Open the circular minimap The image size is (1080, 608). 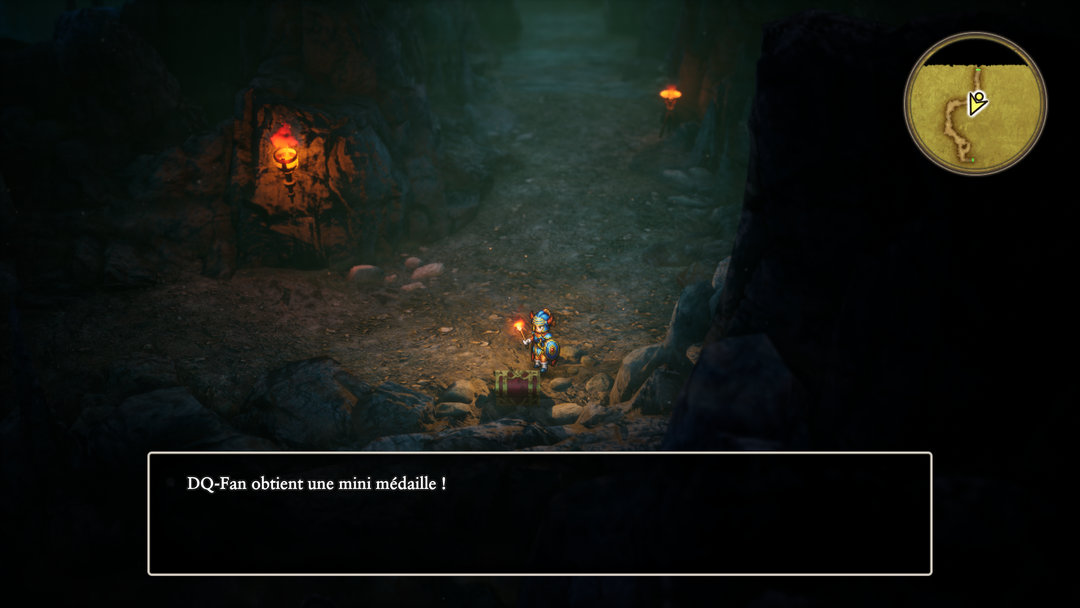point(975,103)
